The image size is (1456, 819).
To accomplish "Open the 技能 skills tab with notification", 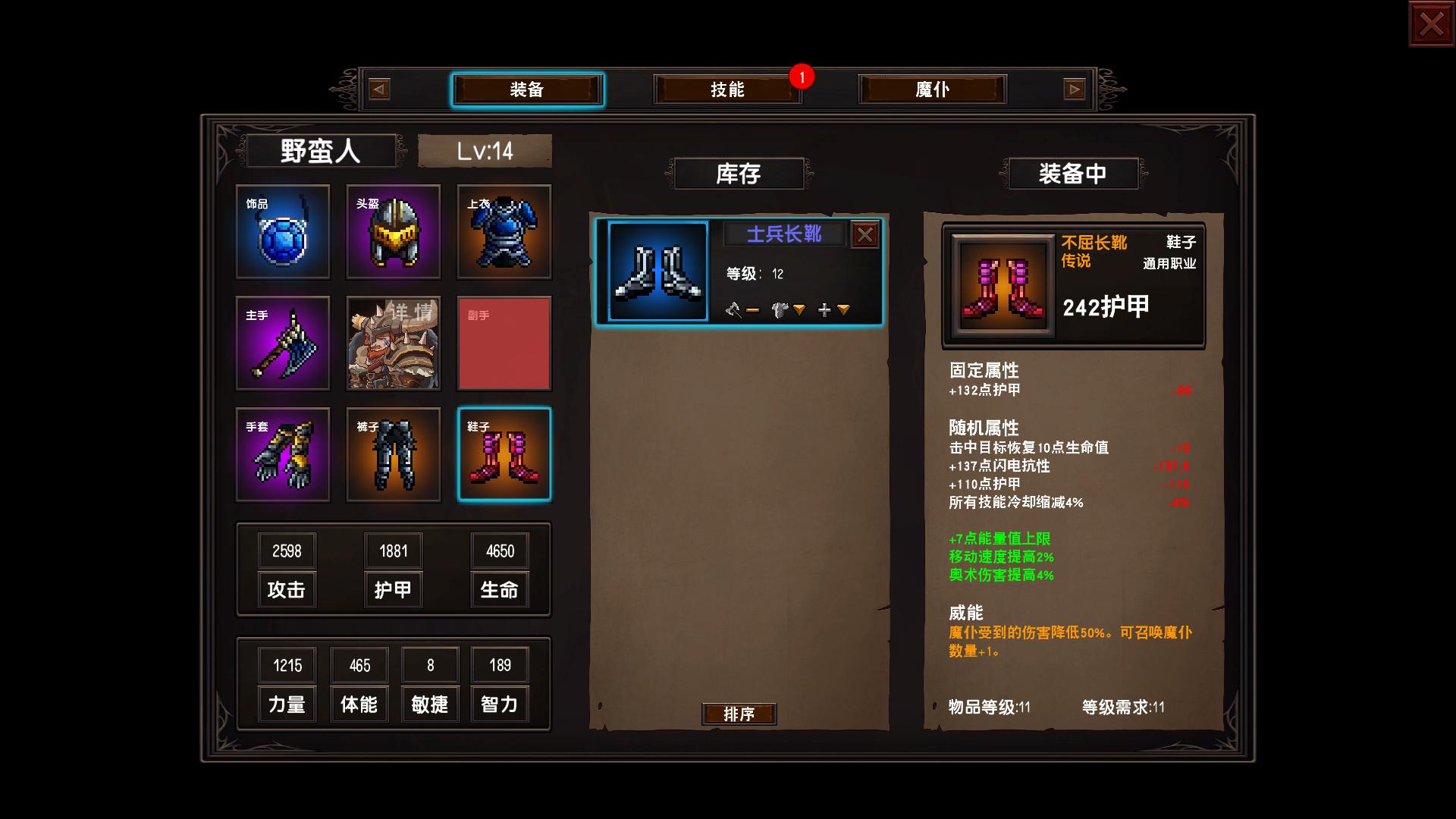I will 727,89.
